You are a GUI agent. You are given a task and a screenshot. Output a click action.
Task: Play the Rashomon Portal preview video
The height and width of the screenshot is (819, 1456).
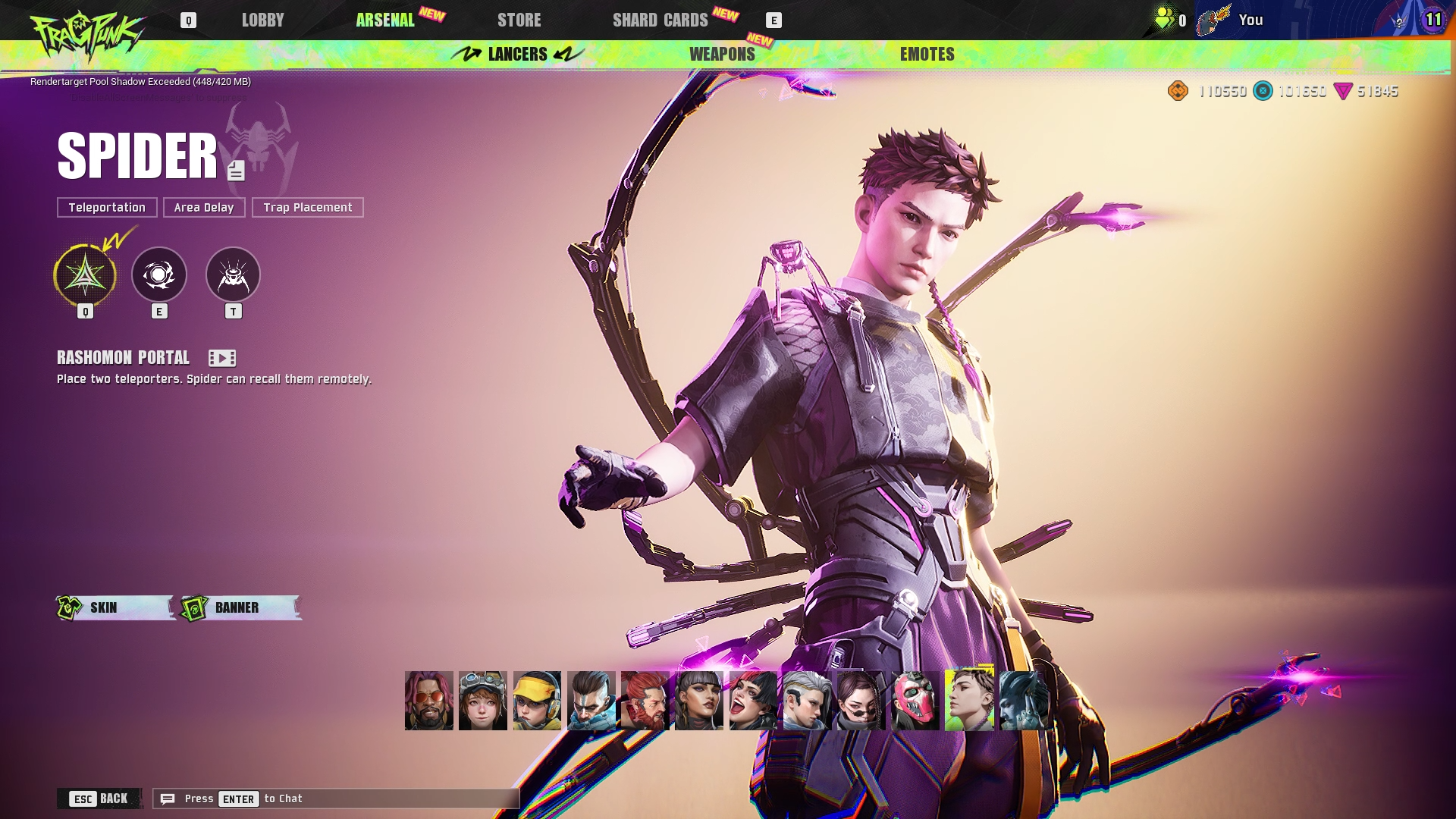pos(222,358)
